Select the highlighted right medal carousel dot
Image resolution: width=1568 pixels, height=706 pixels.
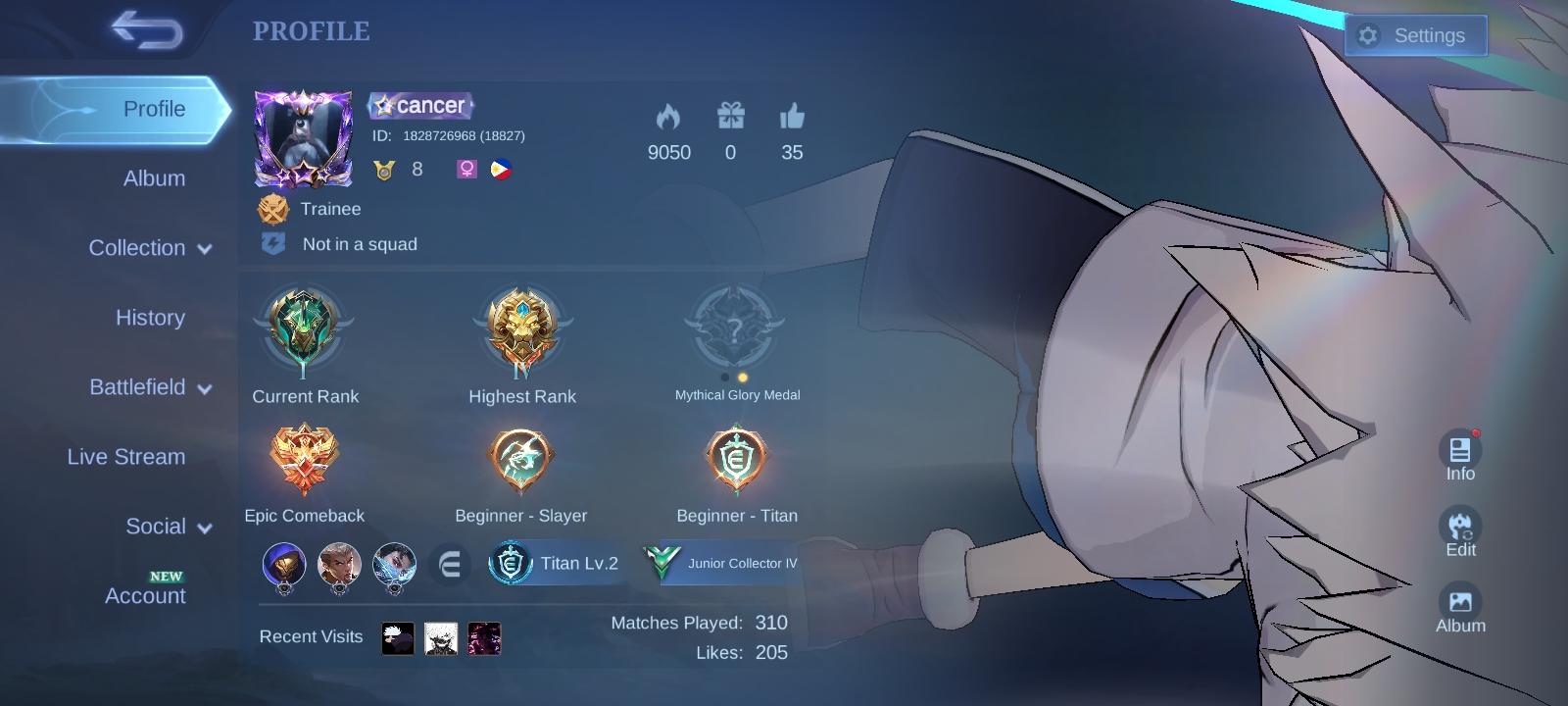(x=742, y=376)
